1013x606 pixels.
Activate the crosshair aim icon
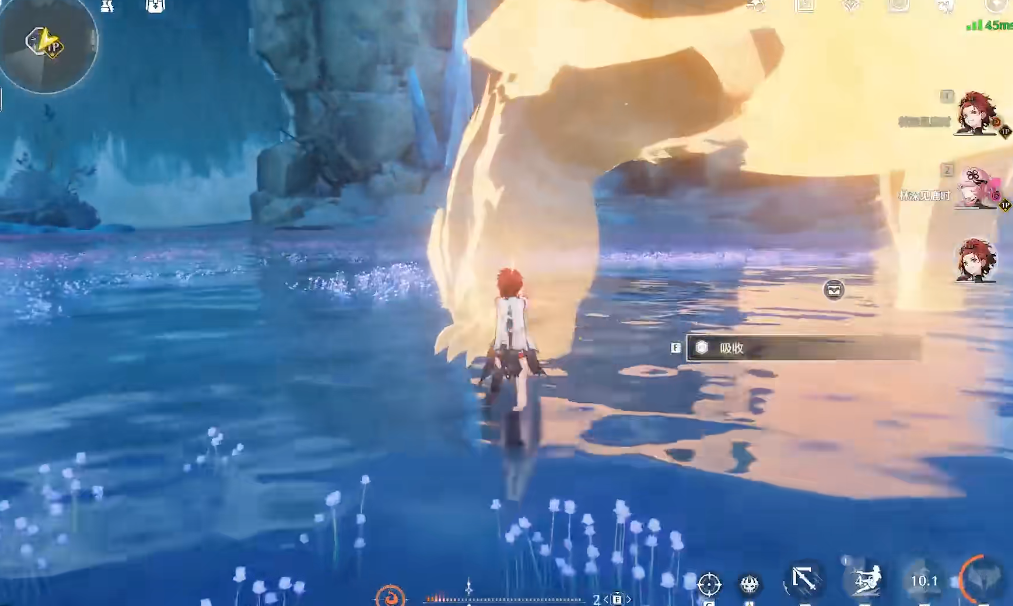point(709,584)
